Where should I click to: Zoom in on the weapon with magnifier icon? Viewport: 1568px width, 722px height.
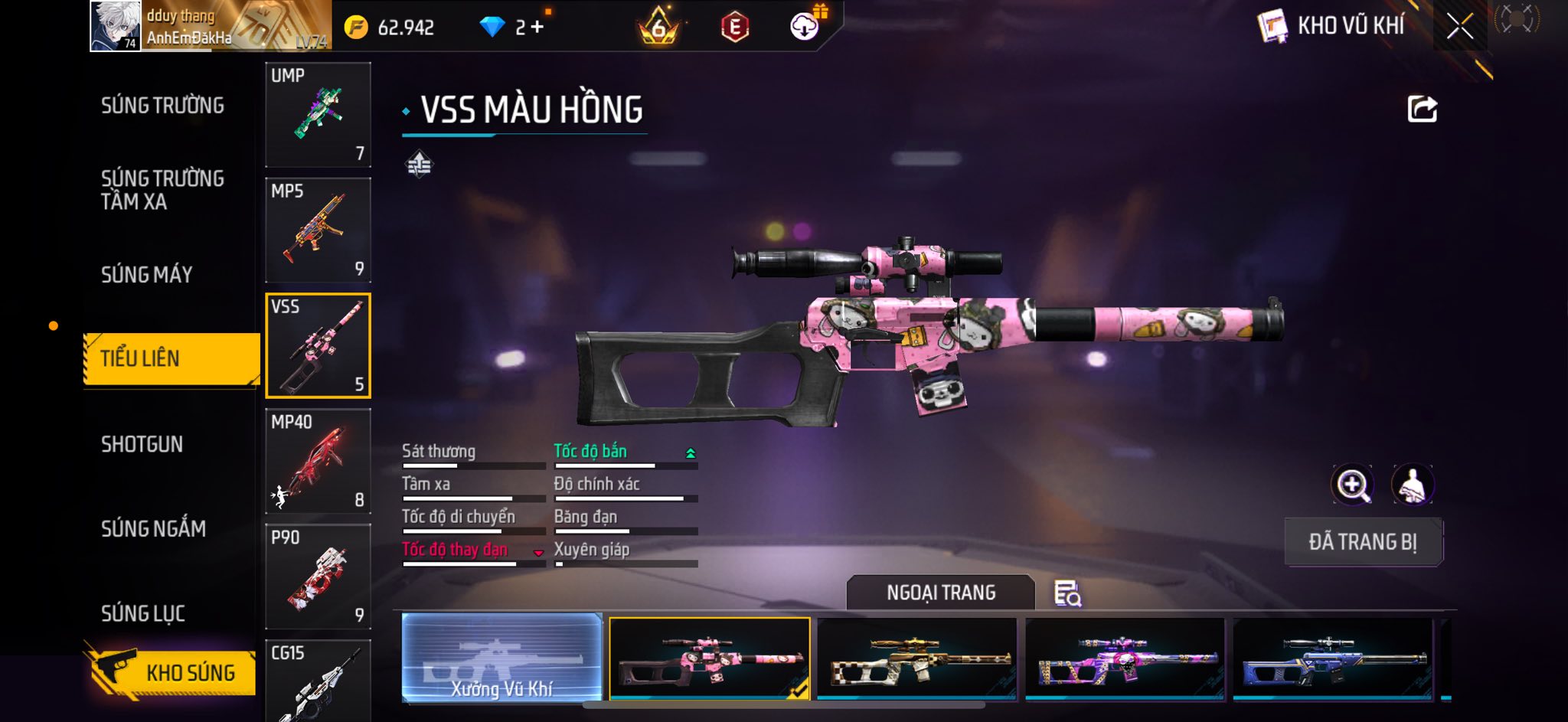pos(1352,485)
